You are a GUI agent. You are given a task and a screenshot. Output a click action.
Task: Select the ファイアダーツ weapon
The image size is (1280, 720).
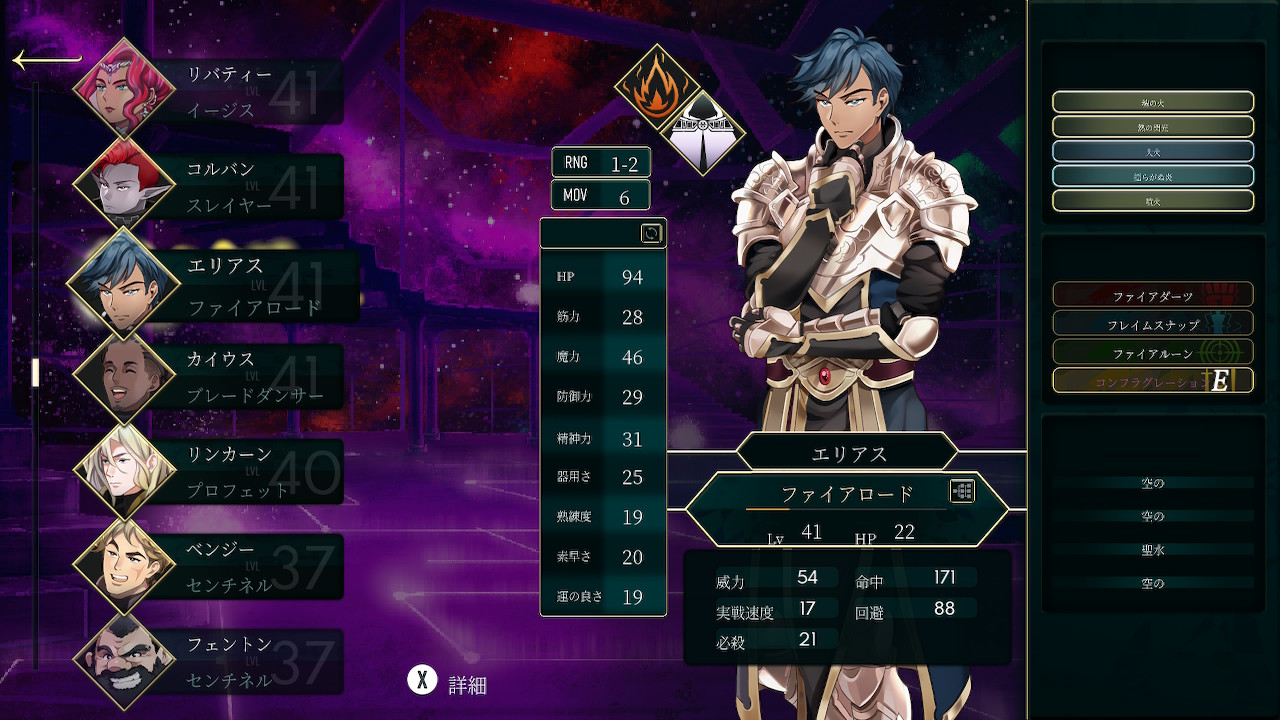point(1152,296)
